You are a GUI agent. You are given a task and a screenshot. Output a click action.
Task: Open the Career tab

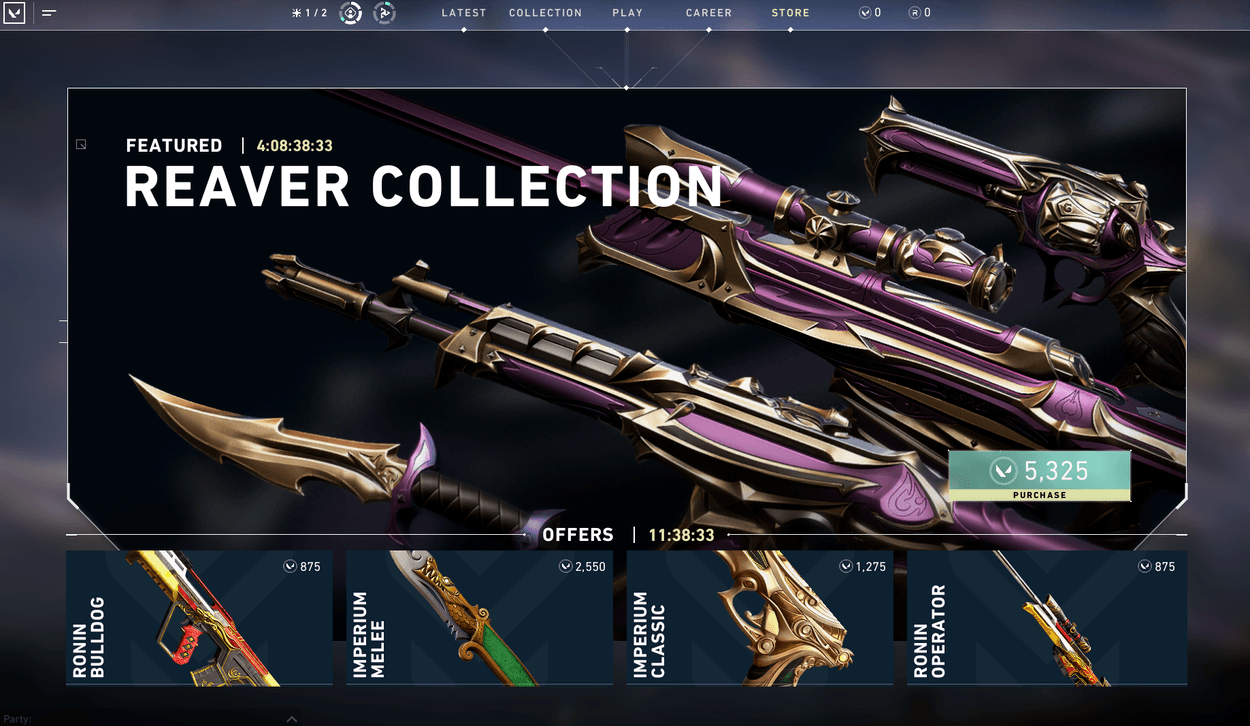[708, 13]
